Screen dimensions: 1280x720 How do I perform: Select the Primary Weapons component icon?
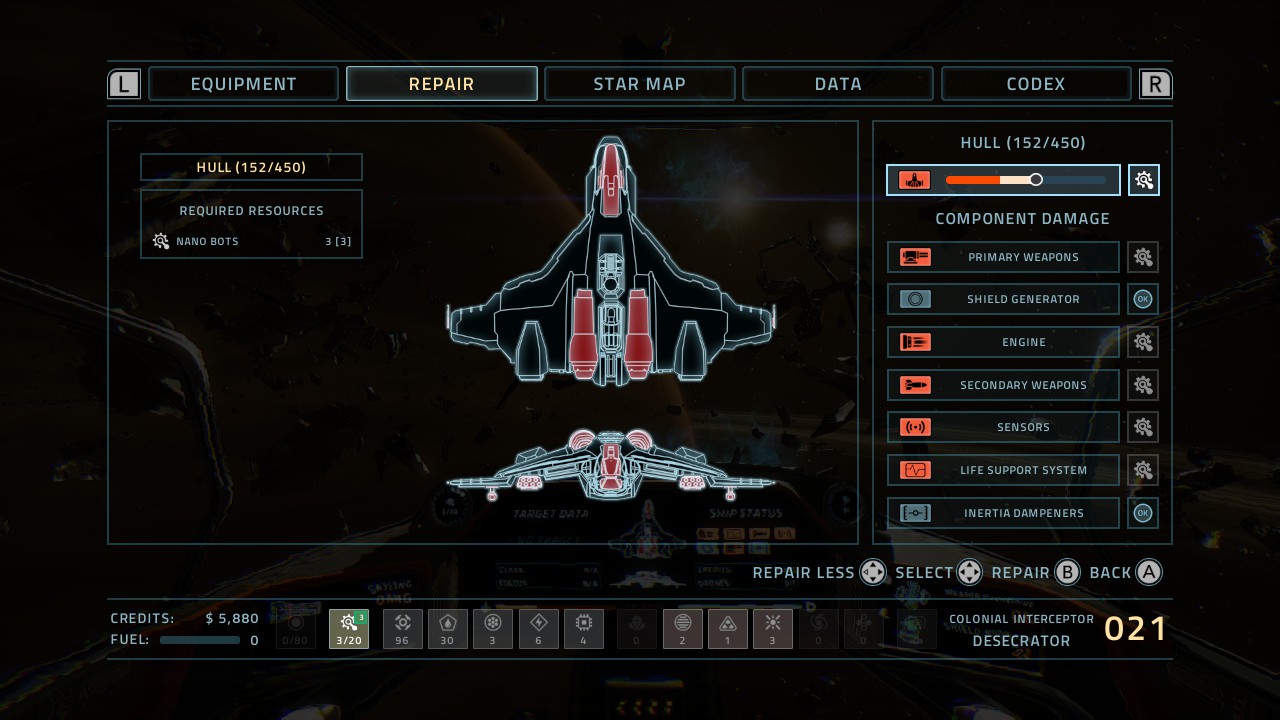916,257
